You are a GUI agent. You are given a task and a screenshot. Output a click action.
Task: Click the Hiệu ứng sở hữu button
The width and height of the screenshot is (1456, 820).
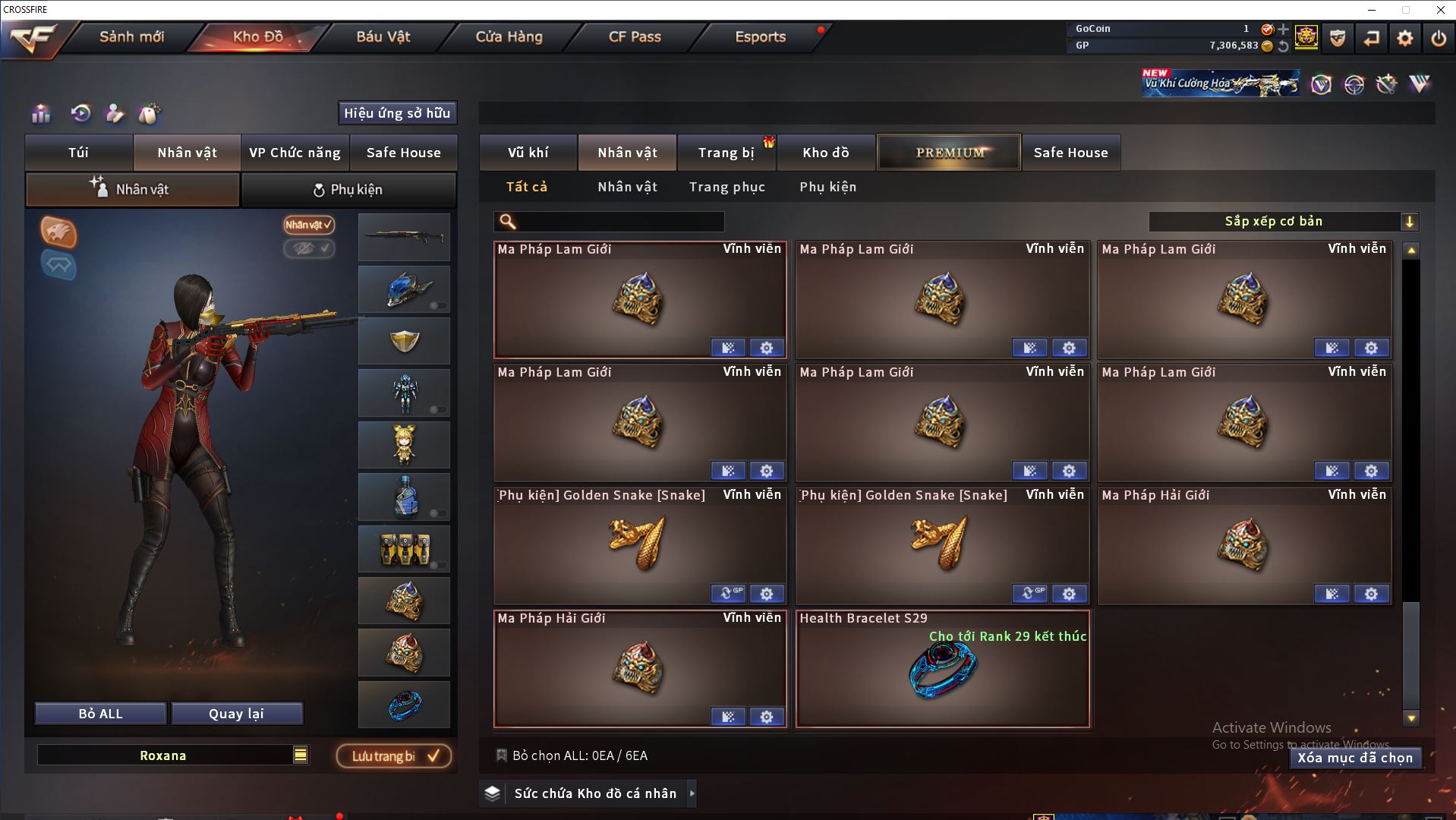coord(397,113)
